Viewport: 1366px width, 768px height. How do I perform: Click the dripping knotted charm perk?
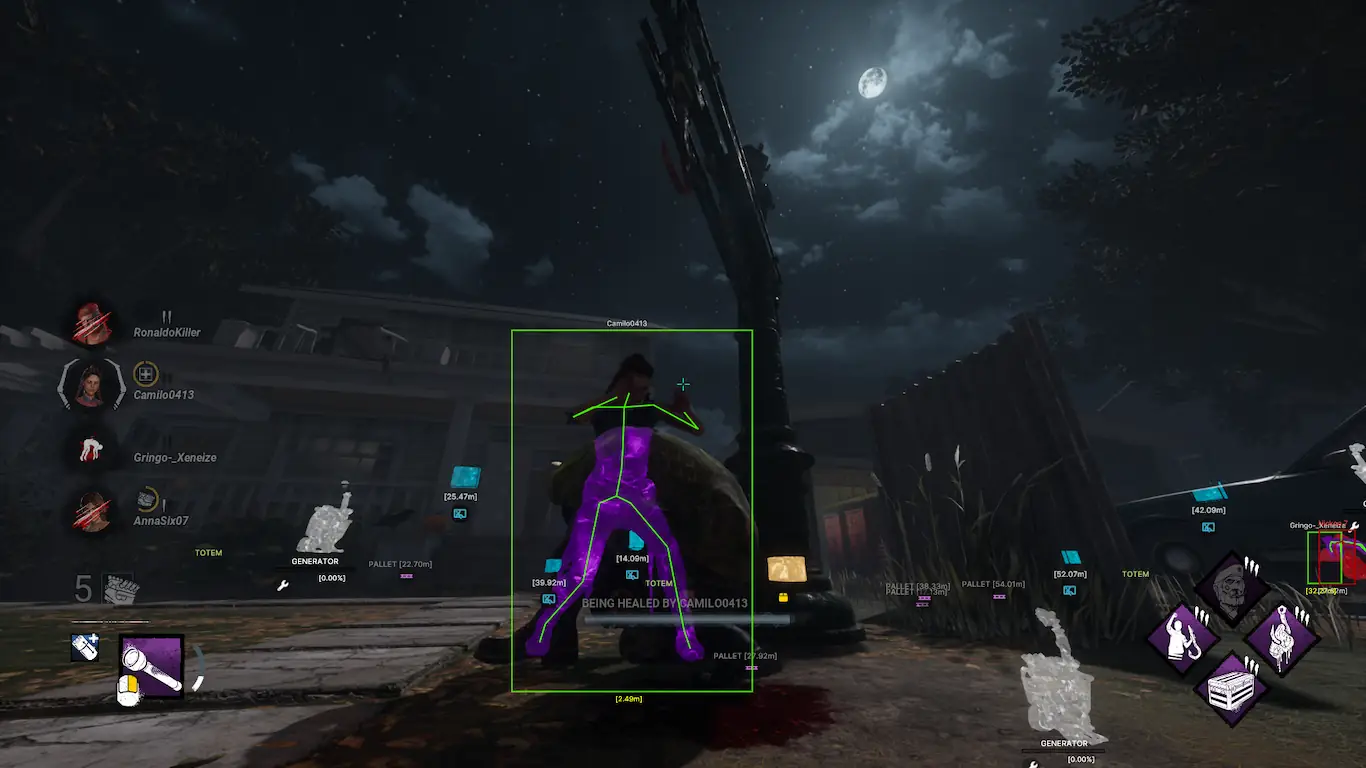pyautogui.click(x=1281, y=638)
